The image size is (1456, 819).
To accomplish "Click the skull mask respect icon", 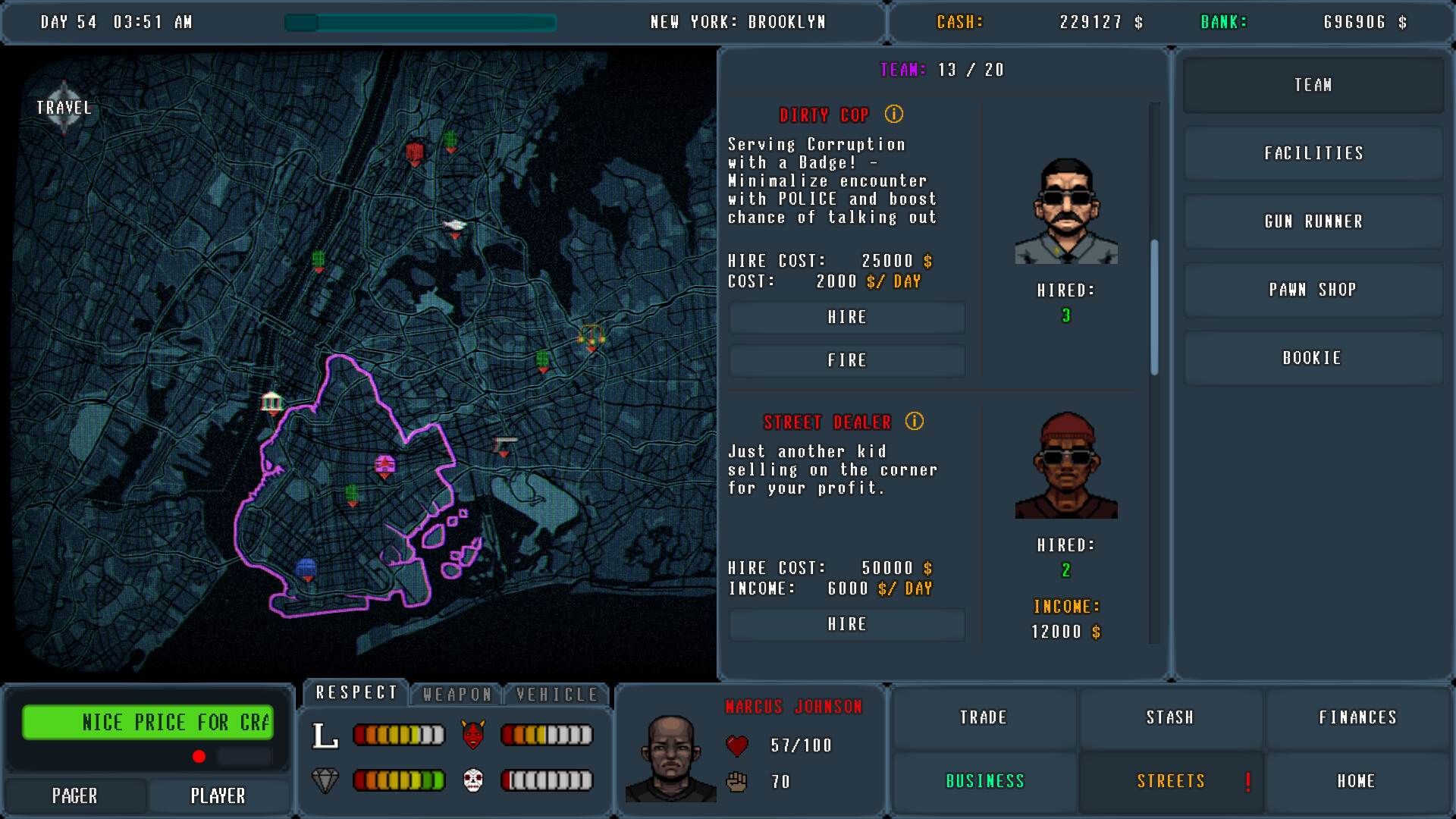I will [x=473, y=779].
